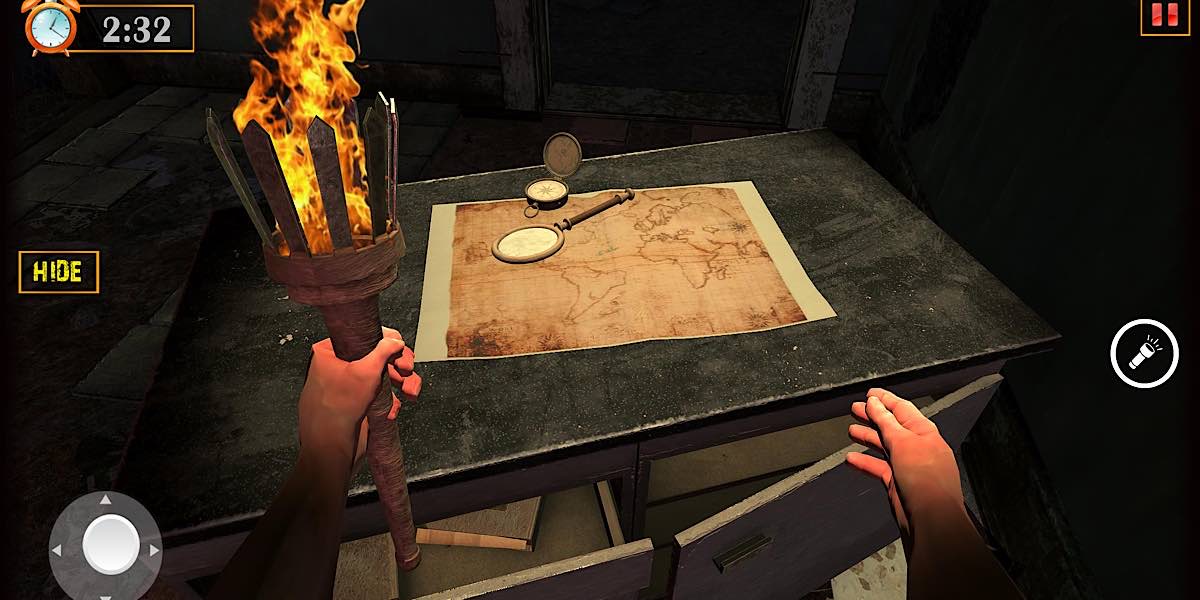Tap the virtual movement joystick
Screen dimensions: 1200x600
point(110,546)
